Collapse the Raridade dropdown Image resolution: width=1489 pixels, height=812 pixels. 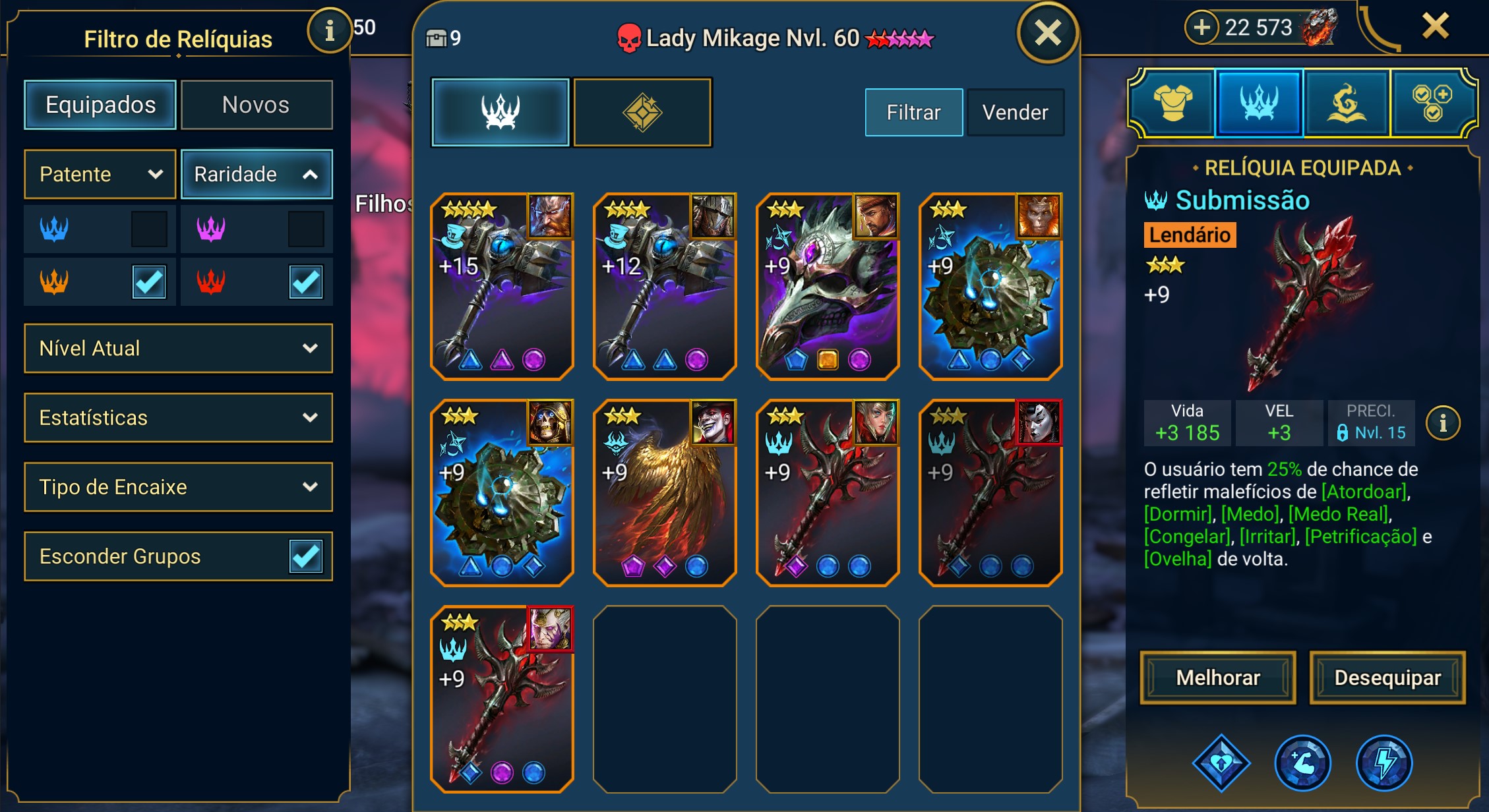tap(257, 174)
